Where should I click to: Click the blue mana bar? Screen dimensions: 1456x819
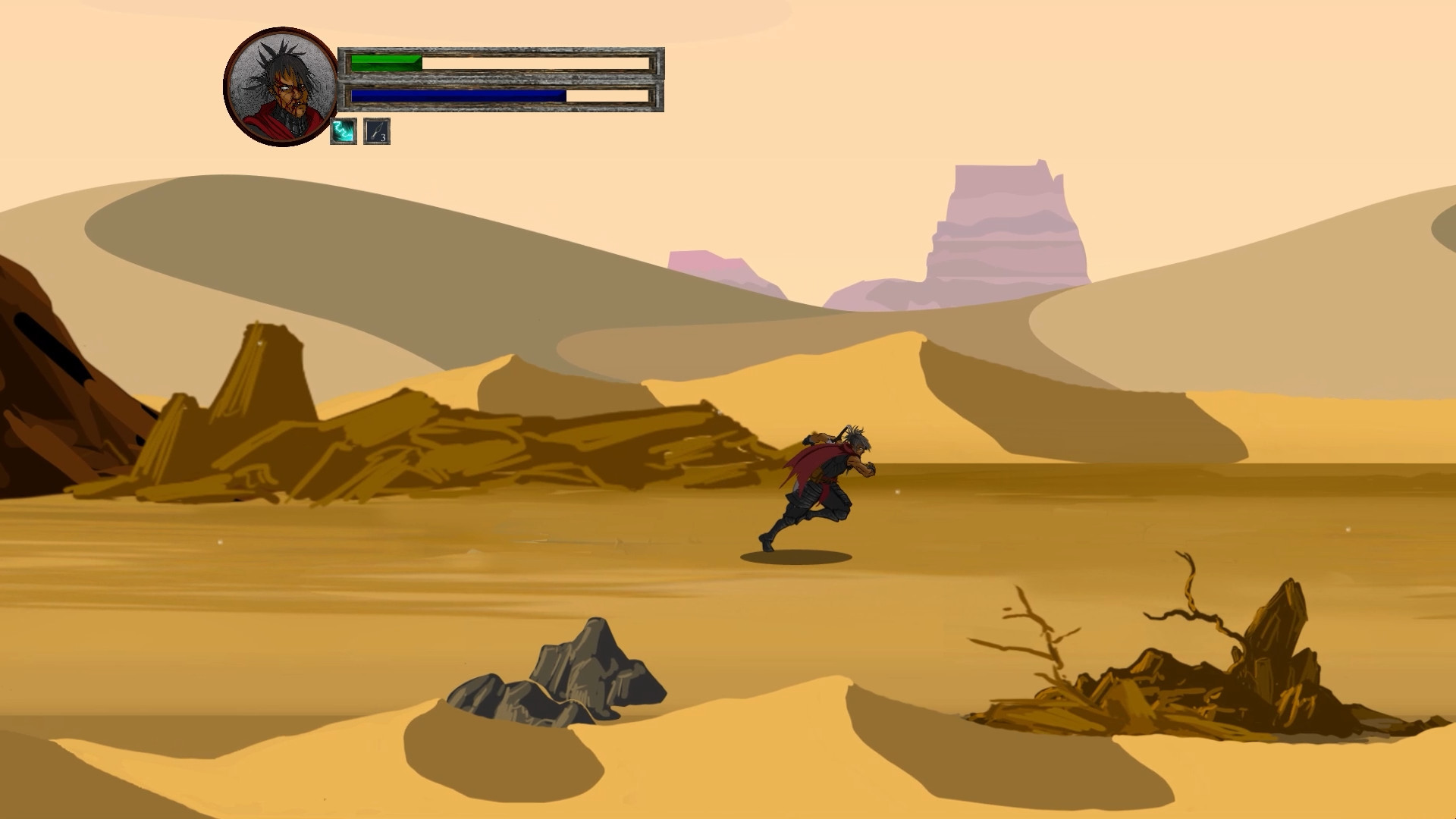pyautogui.click(x=455, y=97)
